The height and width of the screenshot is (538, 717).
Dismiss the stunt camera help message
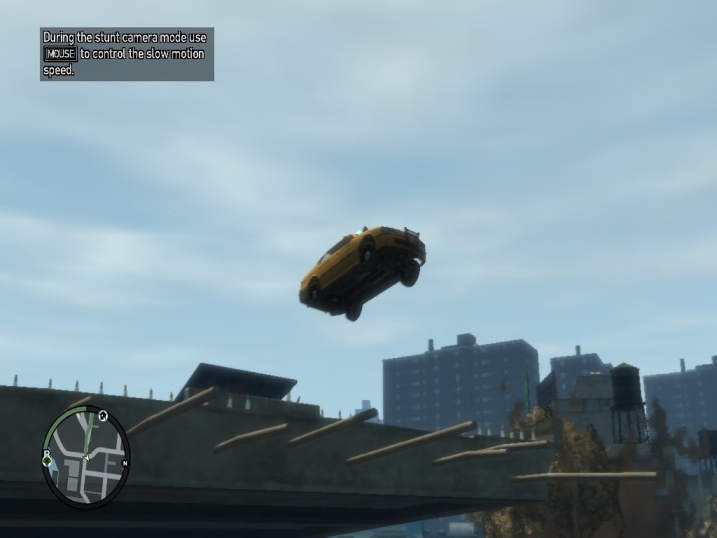(x=126, y=54)
